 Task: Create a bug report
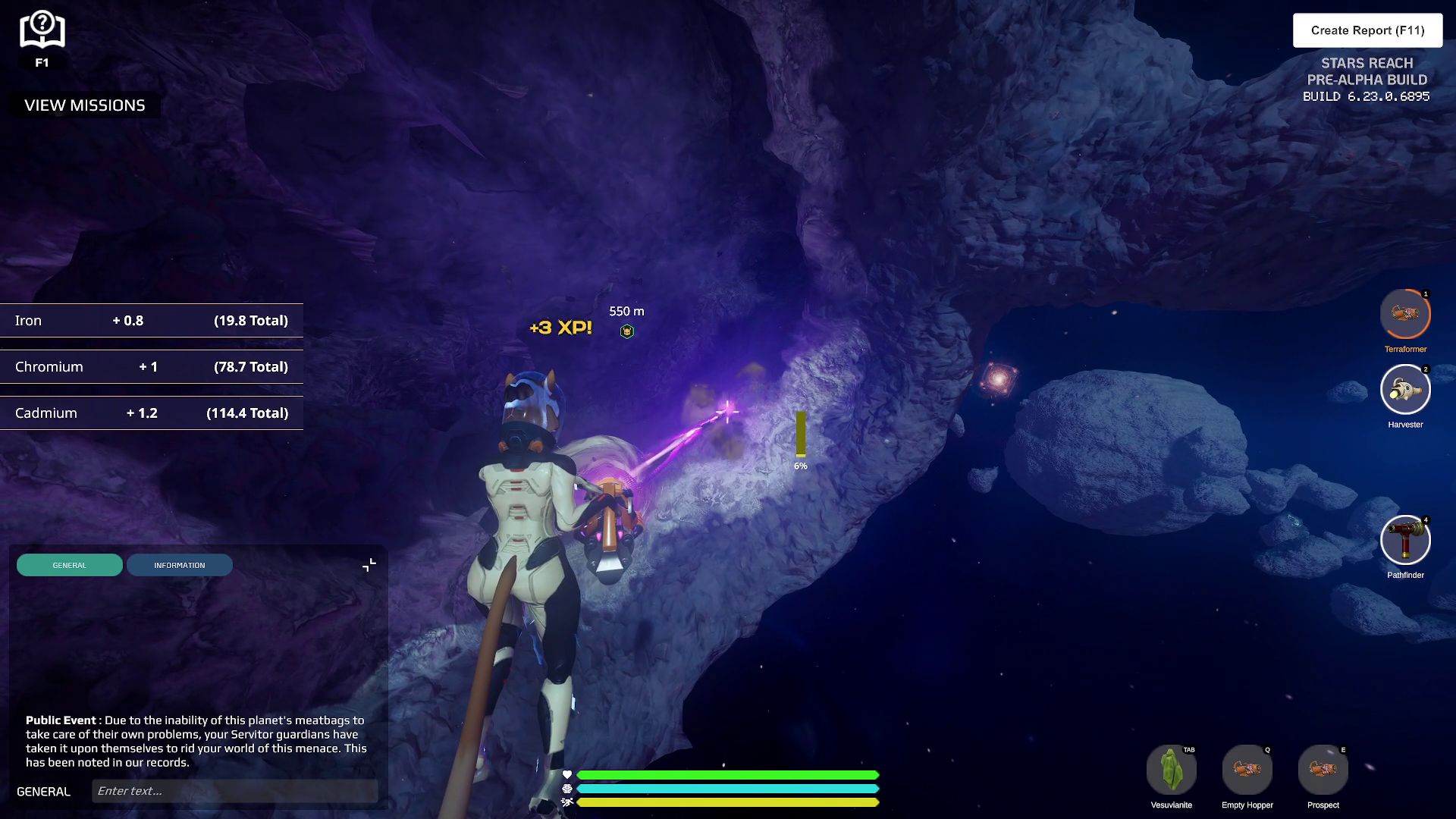click(x=1367, y=30)
